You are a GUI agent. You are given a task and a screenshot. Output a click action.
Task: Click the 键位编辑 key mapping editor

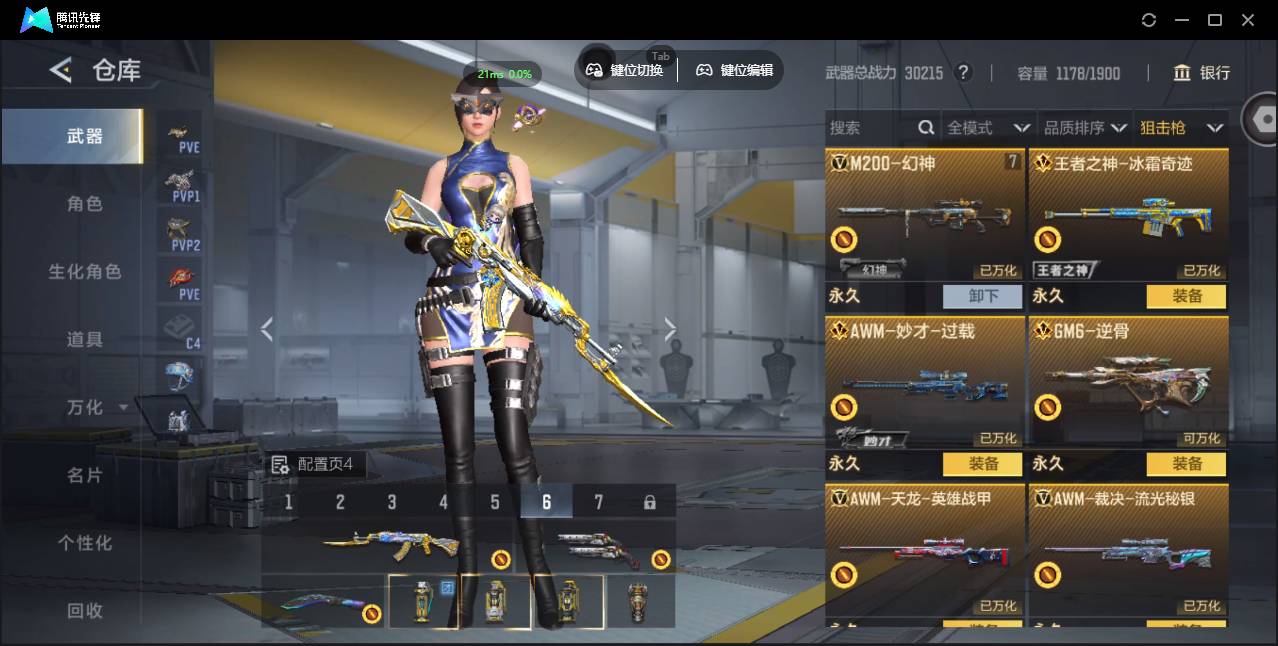tap(735, 70)
